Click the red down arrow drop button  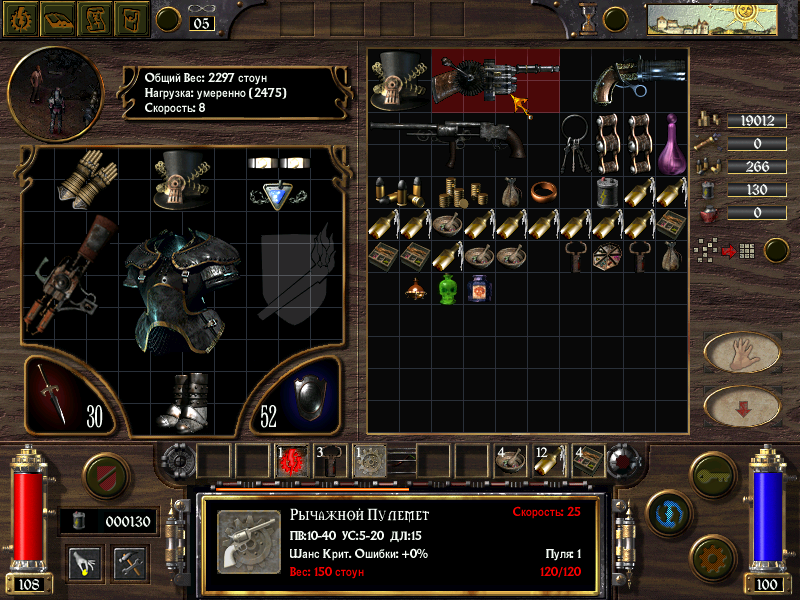(x=742, y=406)
